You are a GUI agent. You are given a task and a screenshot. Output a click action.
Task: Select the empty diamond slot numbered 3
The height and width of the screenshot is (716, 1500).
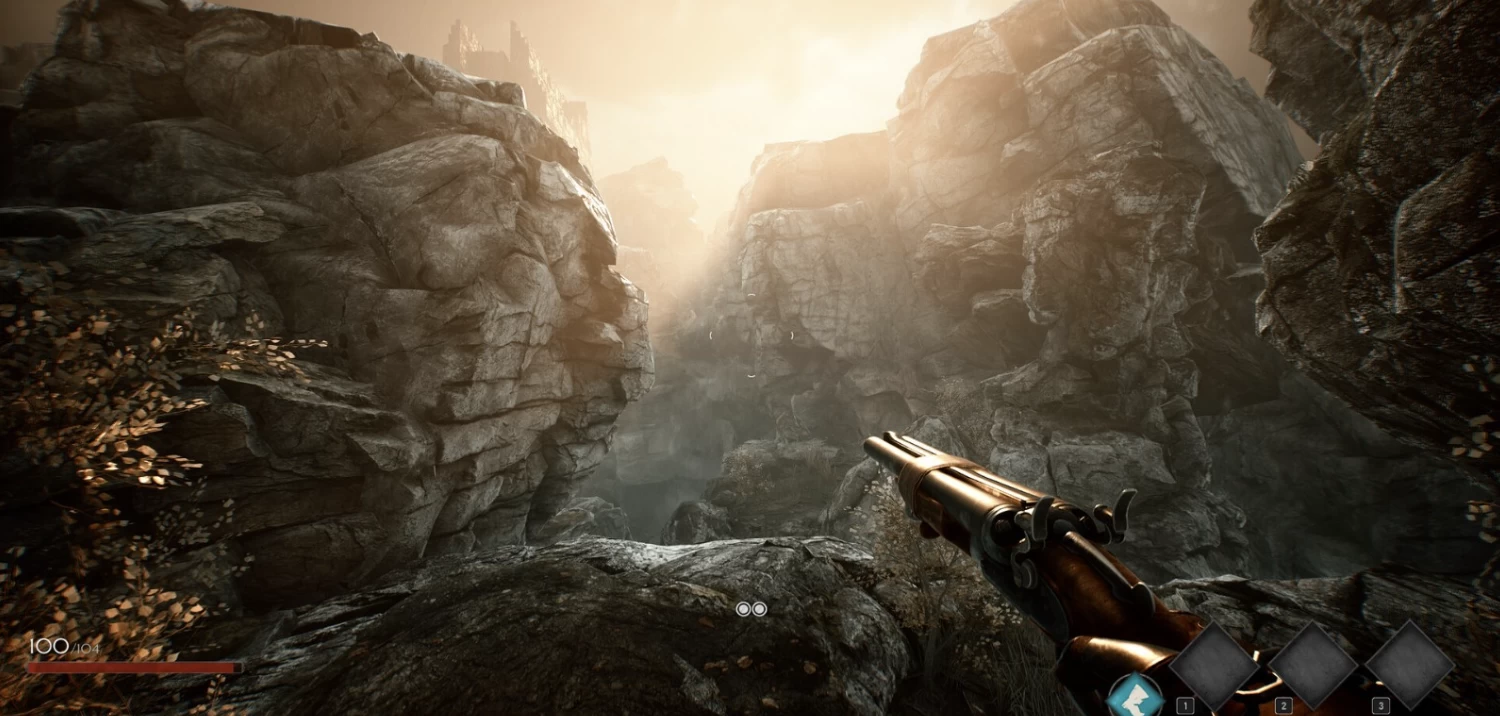1409,665
